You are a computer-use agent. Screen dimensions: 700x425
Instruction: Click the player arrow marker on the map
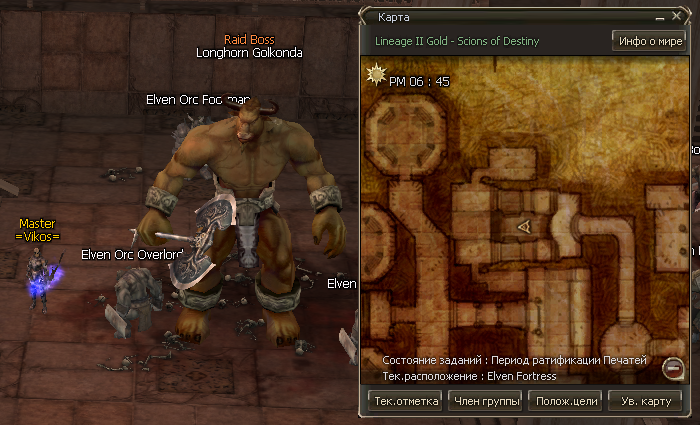(522, 228)
